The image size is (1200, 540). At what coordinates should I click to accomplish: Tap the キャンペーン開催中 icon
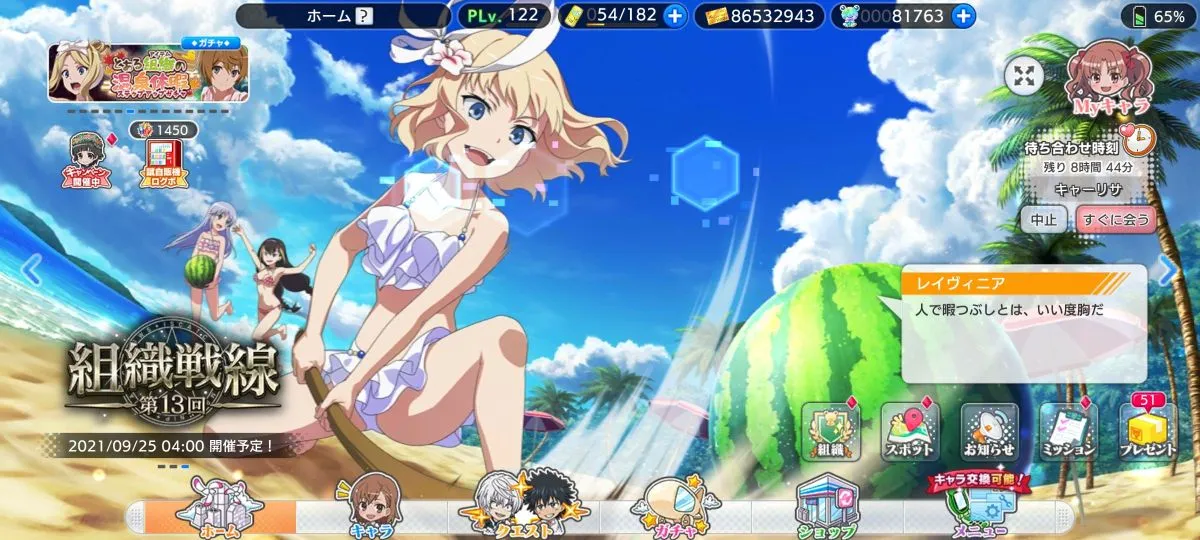pyautogui.click(x=86, y=162)
